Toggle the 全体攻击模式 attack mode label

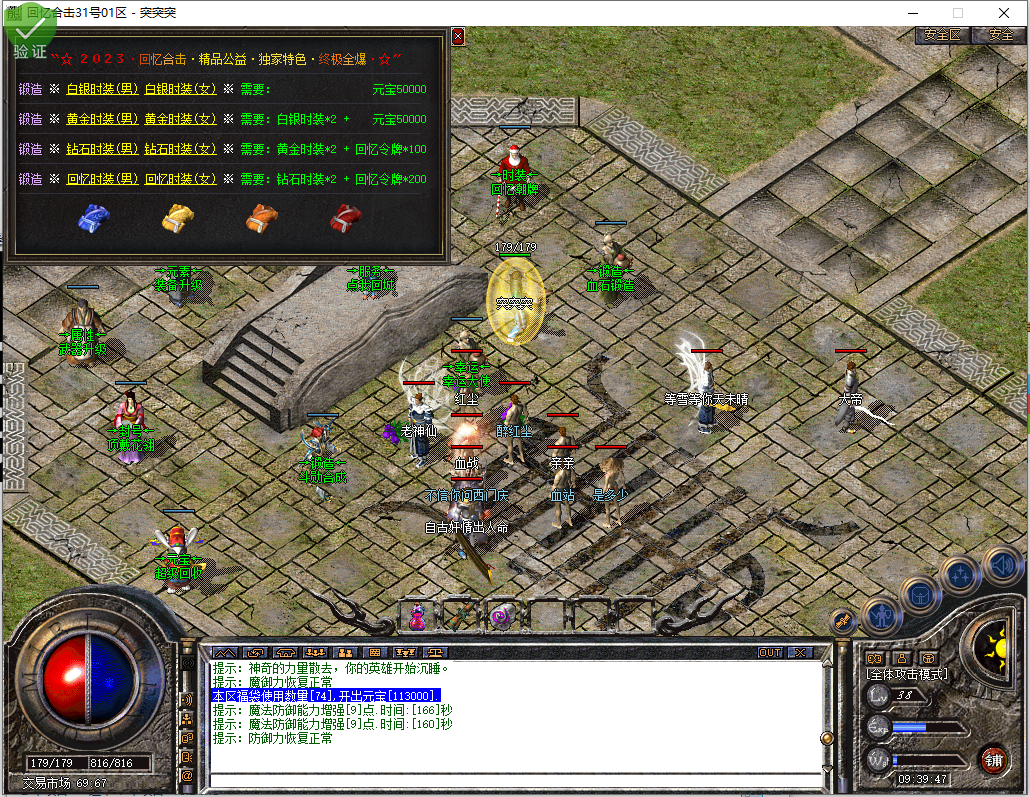point(906,674)
